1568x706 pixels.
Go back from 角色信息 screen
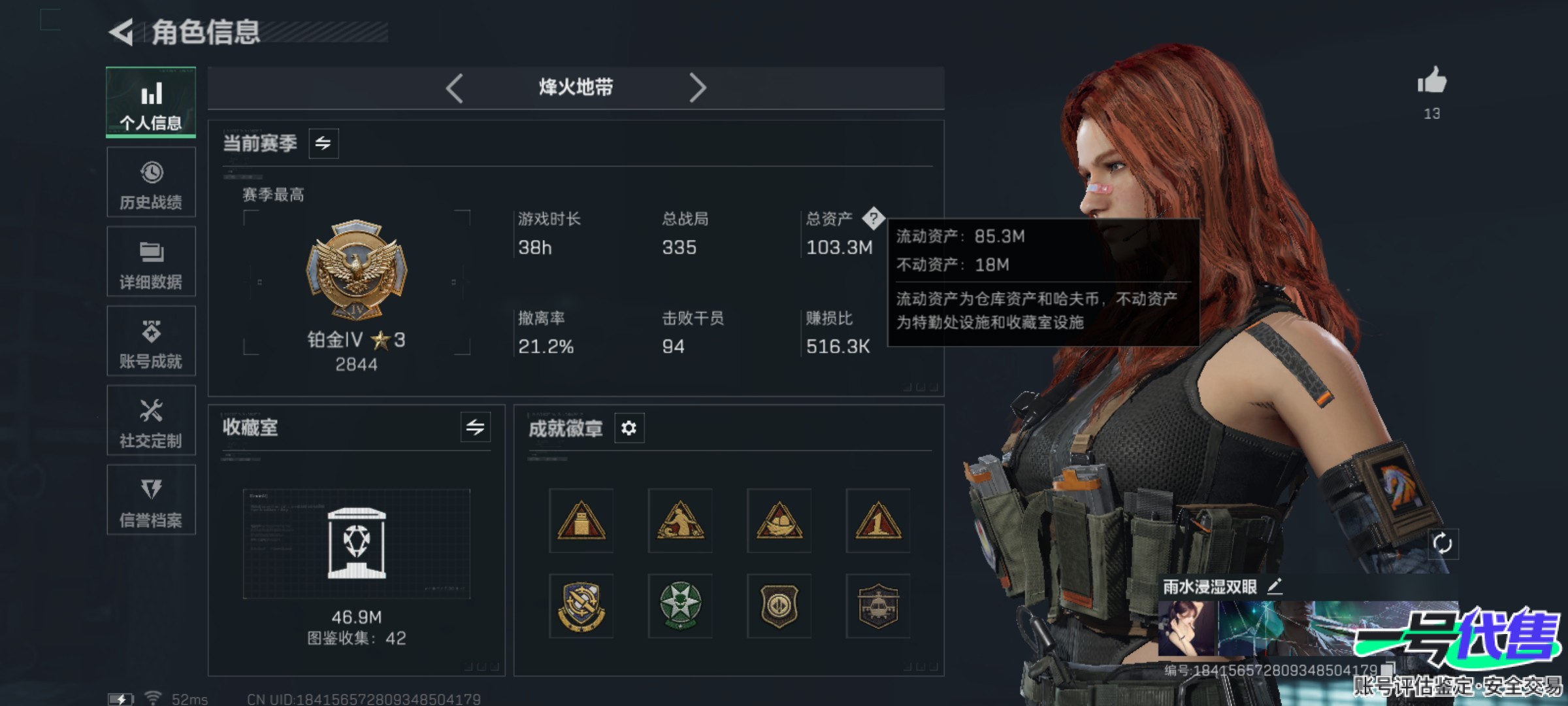pos(122,32)
